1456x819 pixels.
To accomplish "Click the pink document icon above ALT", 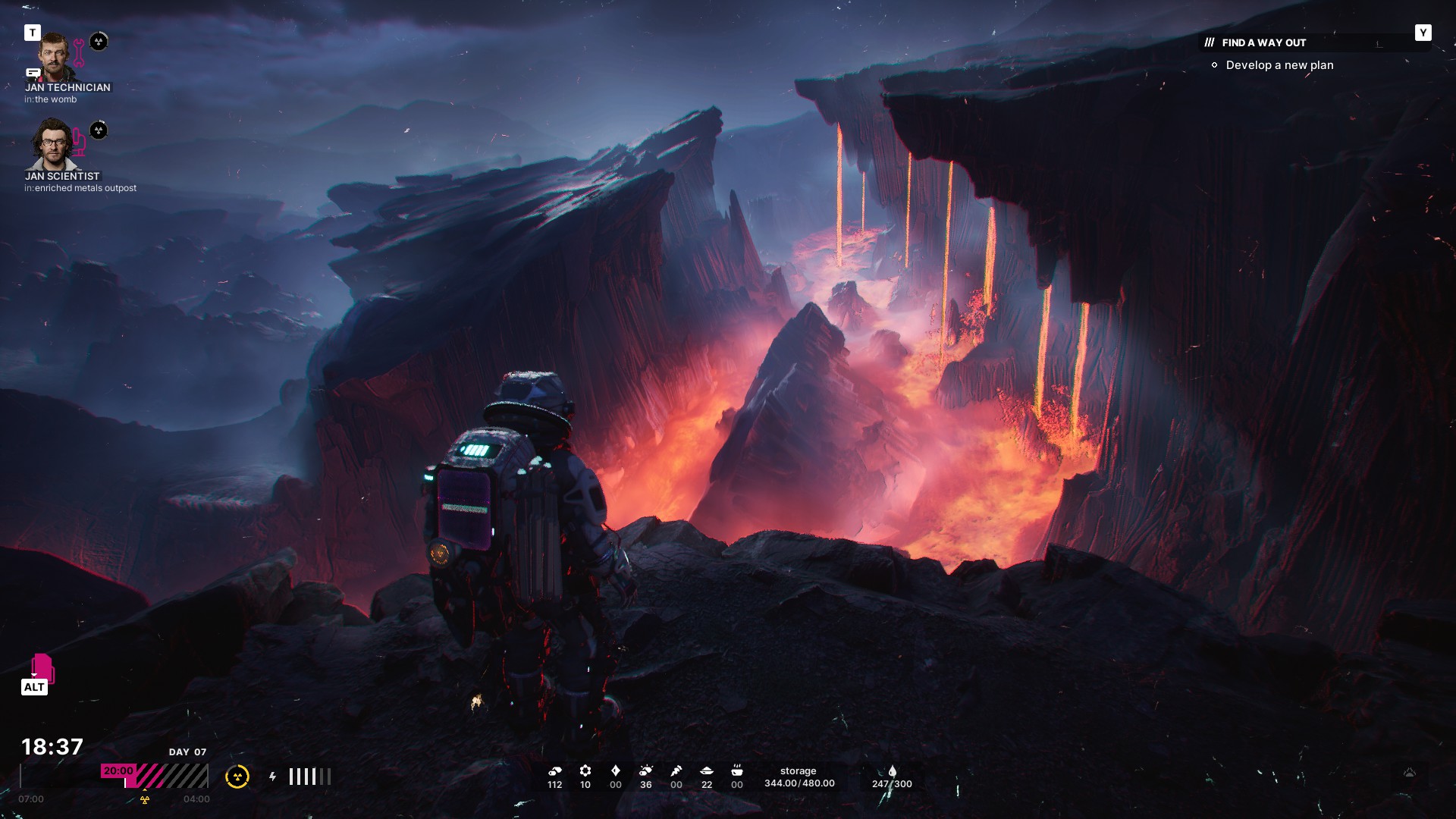I will coord(42,667).
